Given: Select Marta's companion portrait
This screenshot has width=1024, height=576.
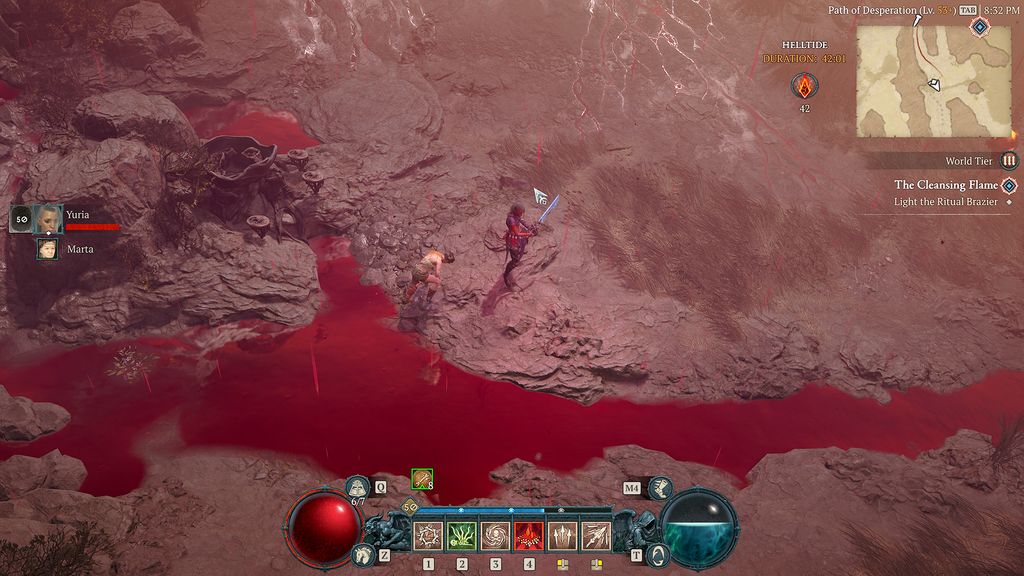Looking at the screenshot, I should 47,249.
